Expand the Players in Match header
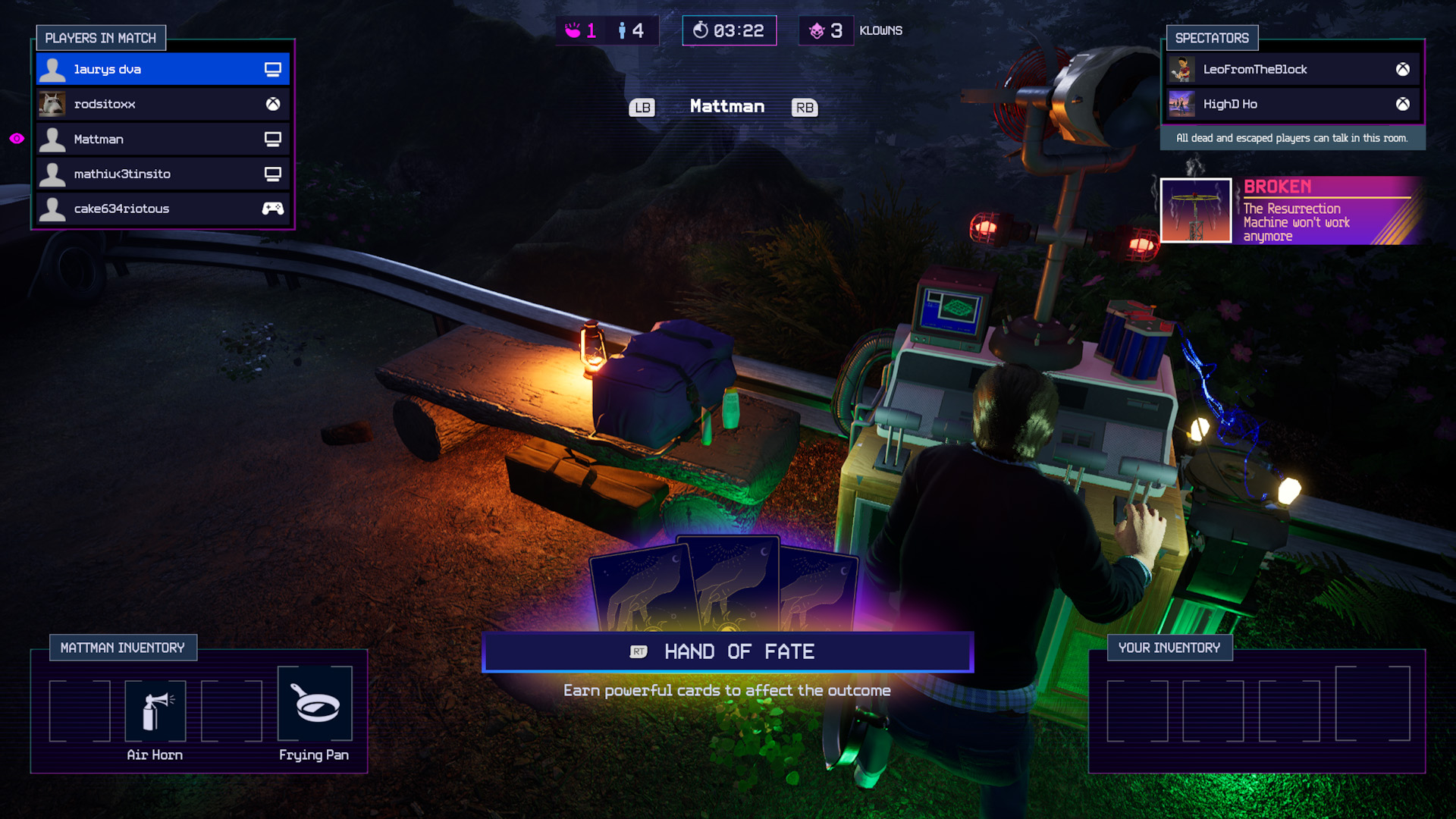 [x=101, y=37]
